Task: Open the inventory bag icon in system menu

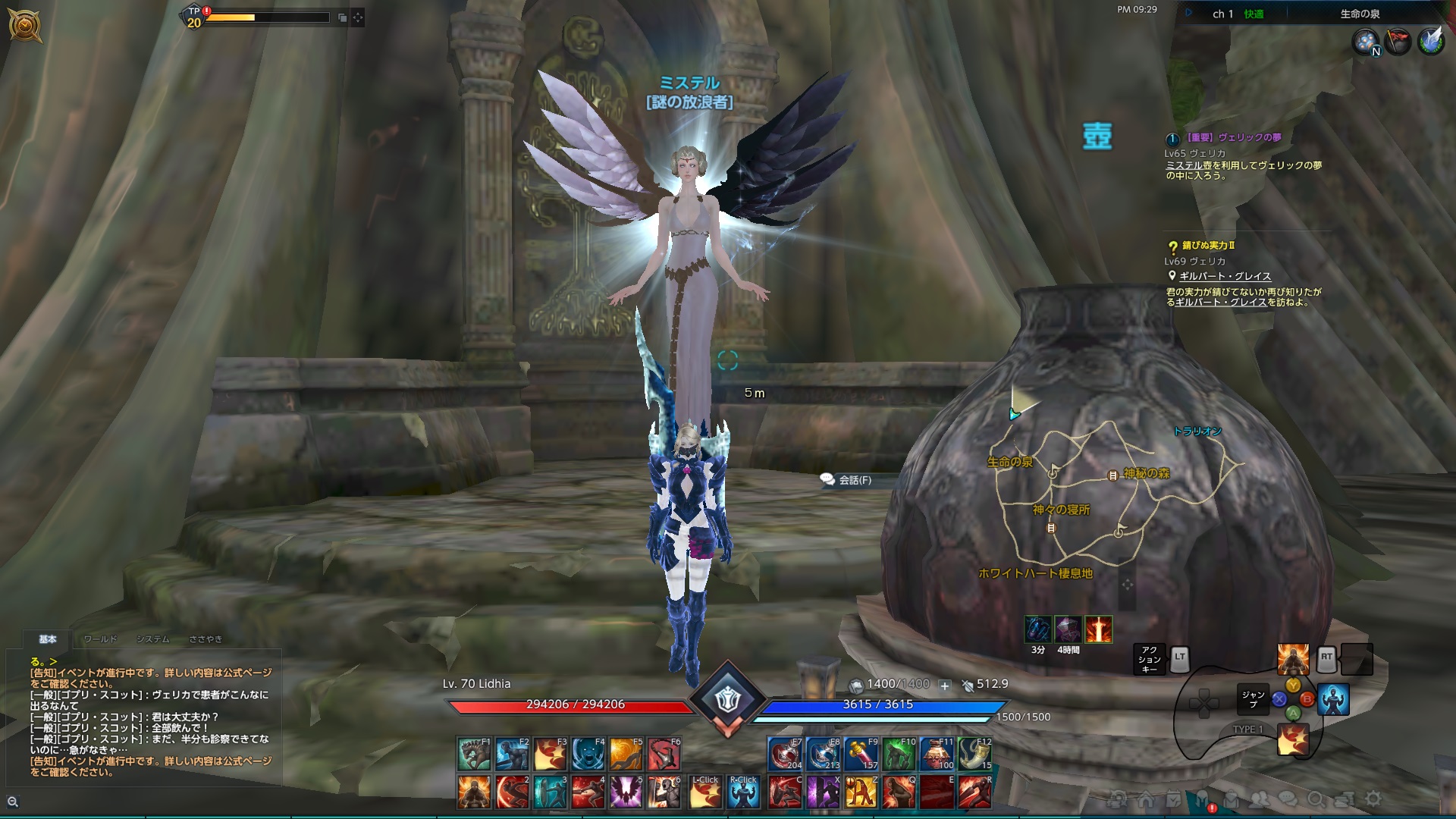Action: [x=1232, y=799]
